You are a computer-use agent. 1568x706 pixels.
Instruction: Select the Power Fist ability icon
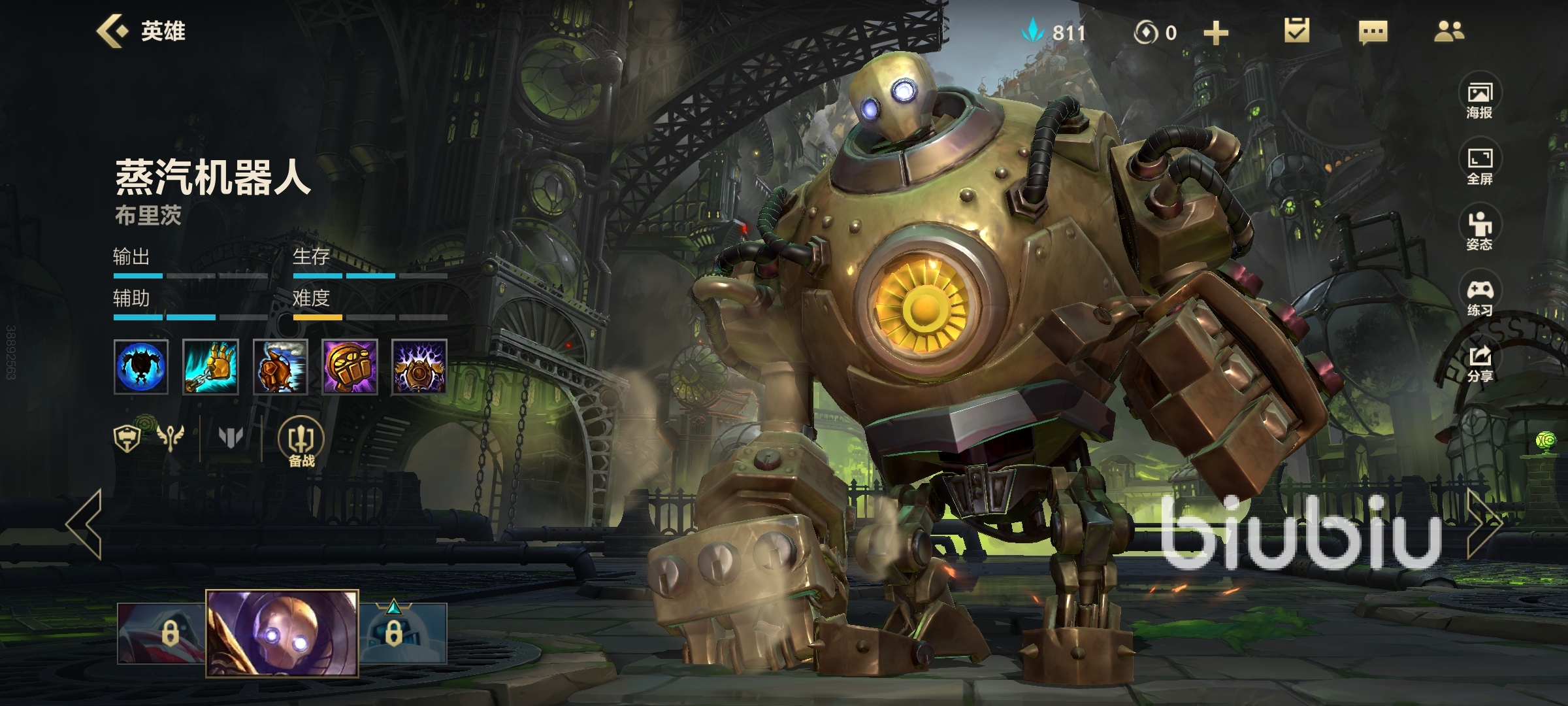click(x=350, y=366)
